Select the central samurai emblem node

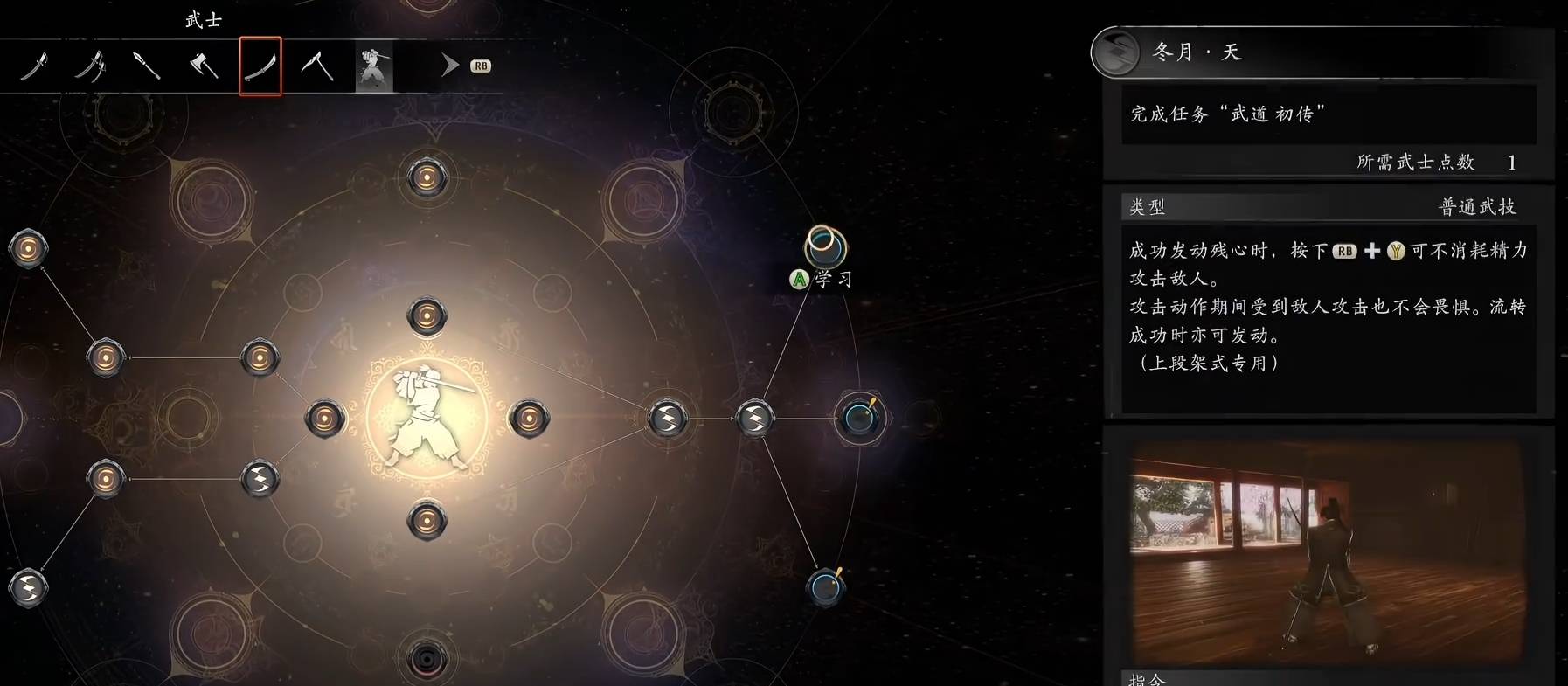pos(427,418)
